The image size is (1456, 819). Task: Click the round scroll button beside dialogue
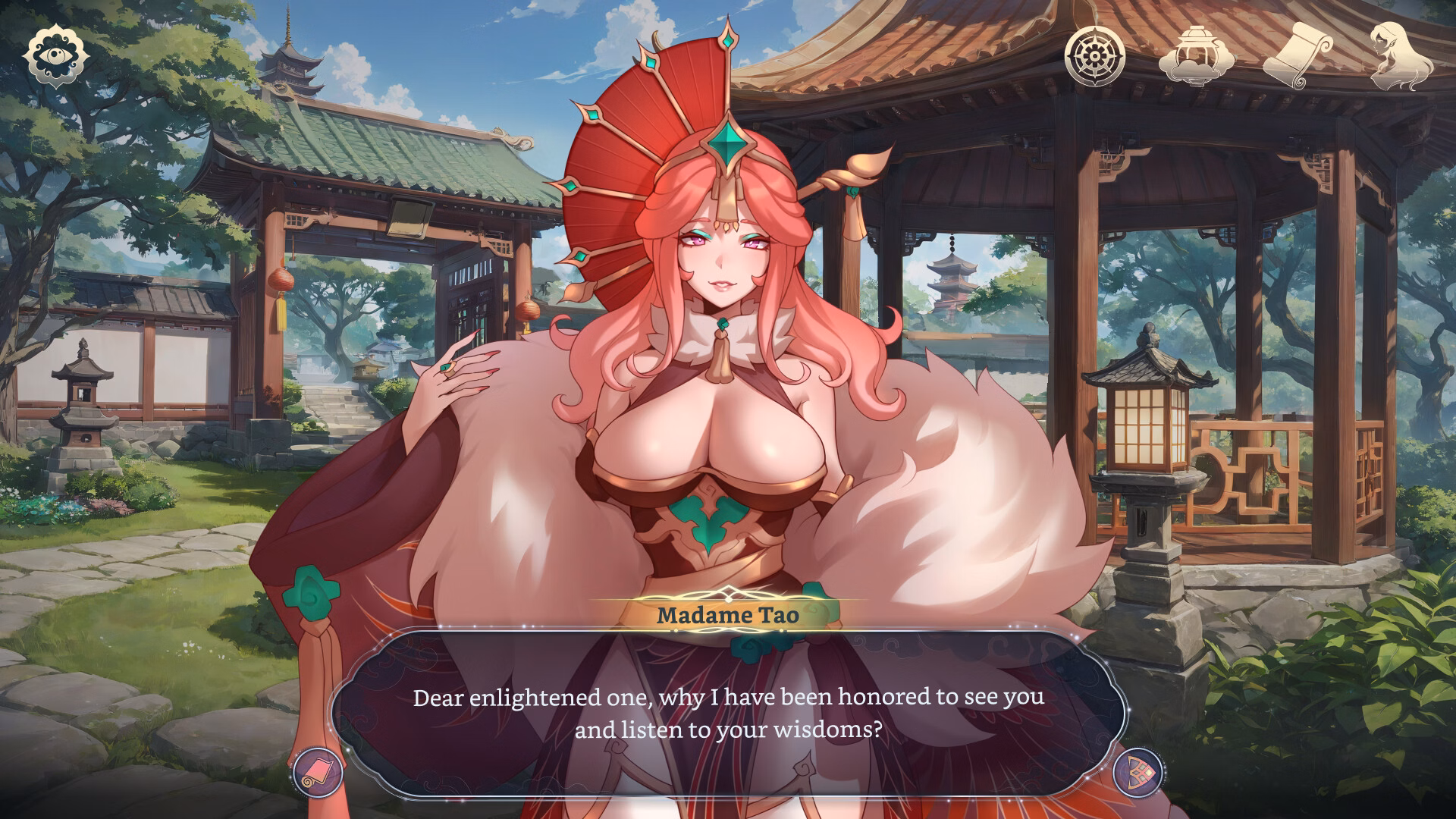point(318,773)
